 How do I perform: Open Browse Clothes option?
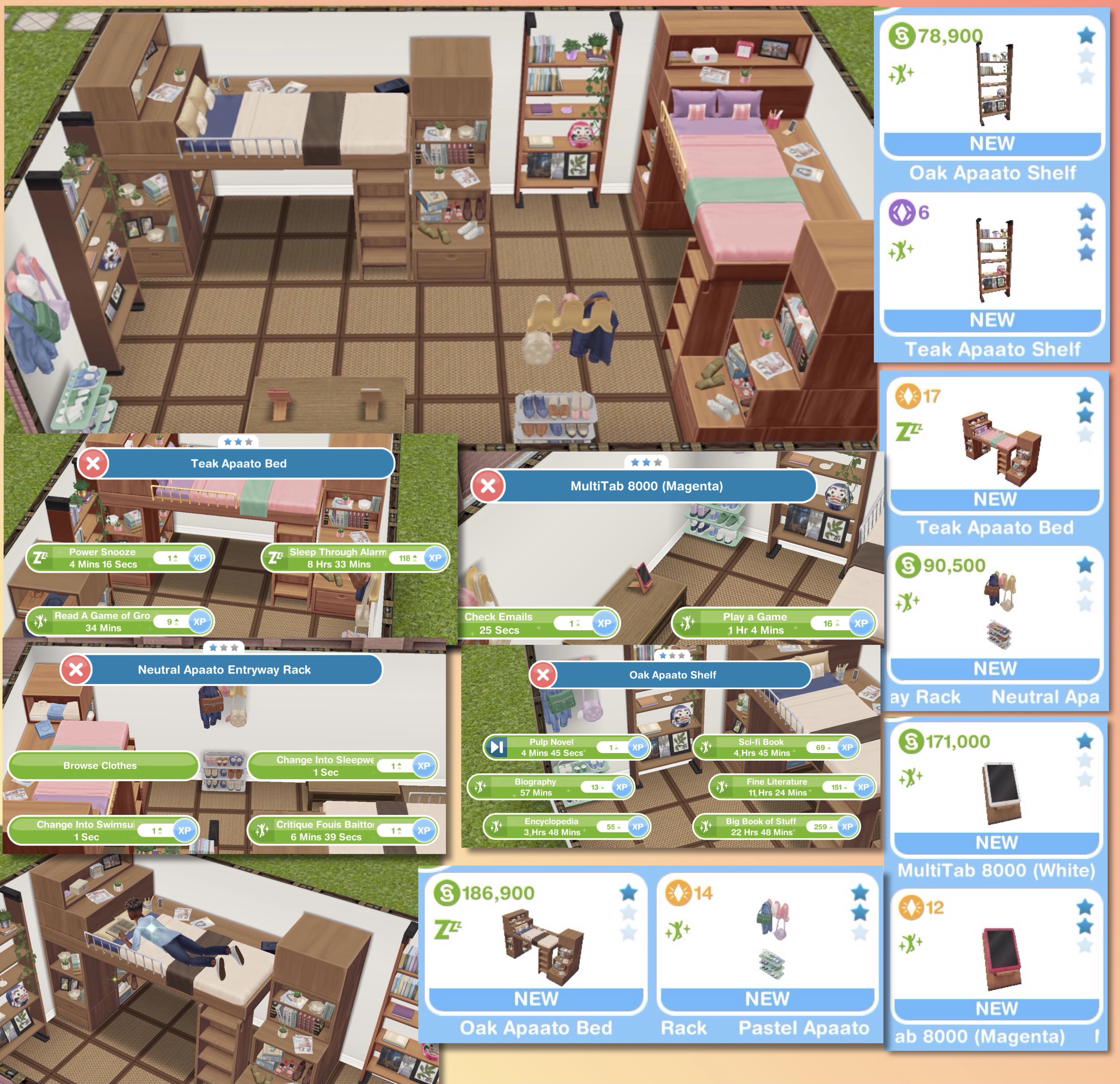[x=101, y=766]
